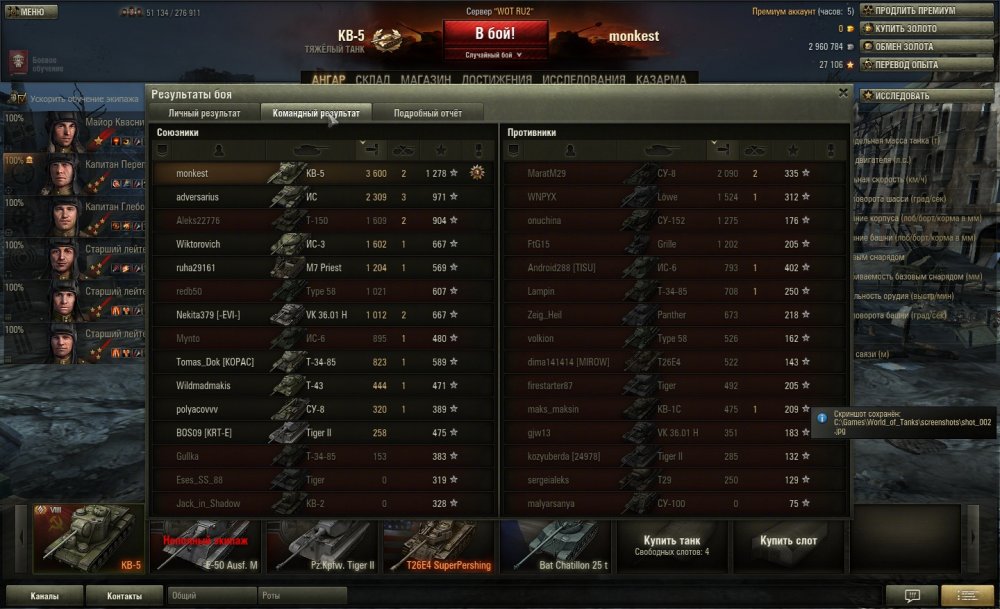Choose the Pz.Kpfw. Tiger II tank
Image resolution: width=1000 pixels, height=609 pixels.
click(320, 546)
